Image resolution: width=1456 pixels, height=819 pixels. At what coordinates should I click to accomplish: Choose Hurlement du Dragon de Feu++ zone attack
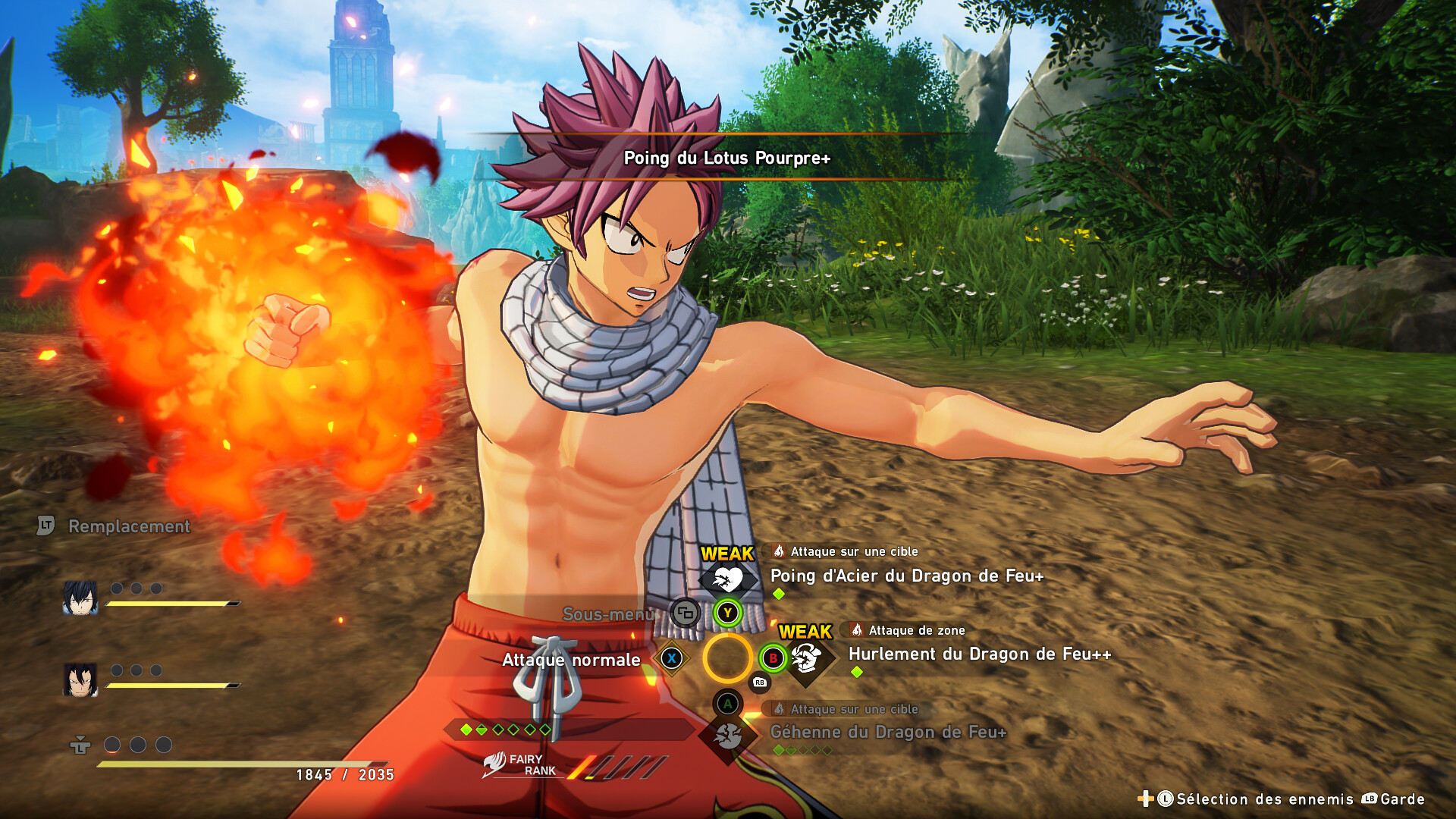(979, 654)
